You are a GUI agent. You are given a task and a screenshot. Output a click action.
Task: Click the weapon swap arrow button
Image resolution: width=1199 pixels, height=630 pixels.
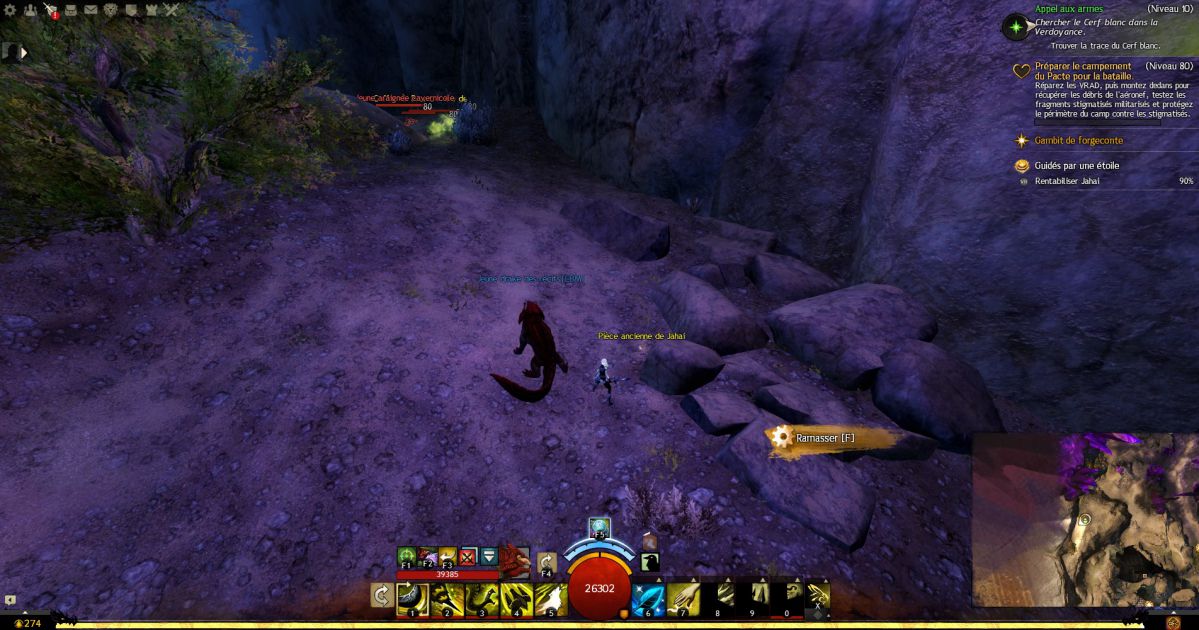click(x=381, y=596)
